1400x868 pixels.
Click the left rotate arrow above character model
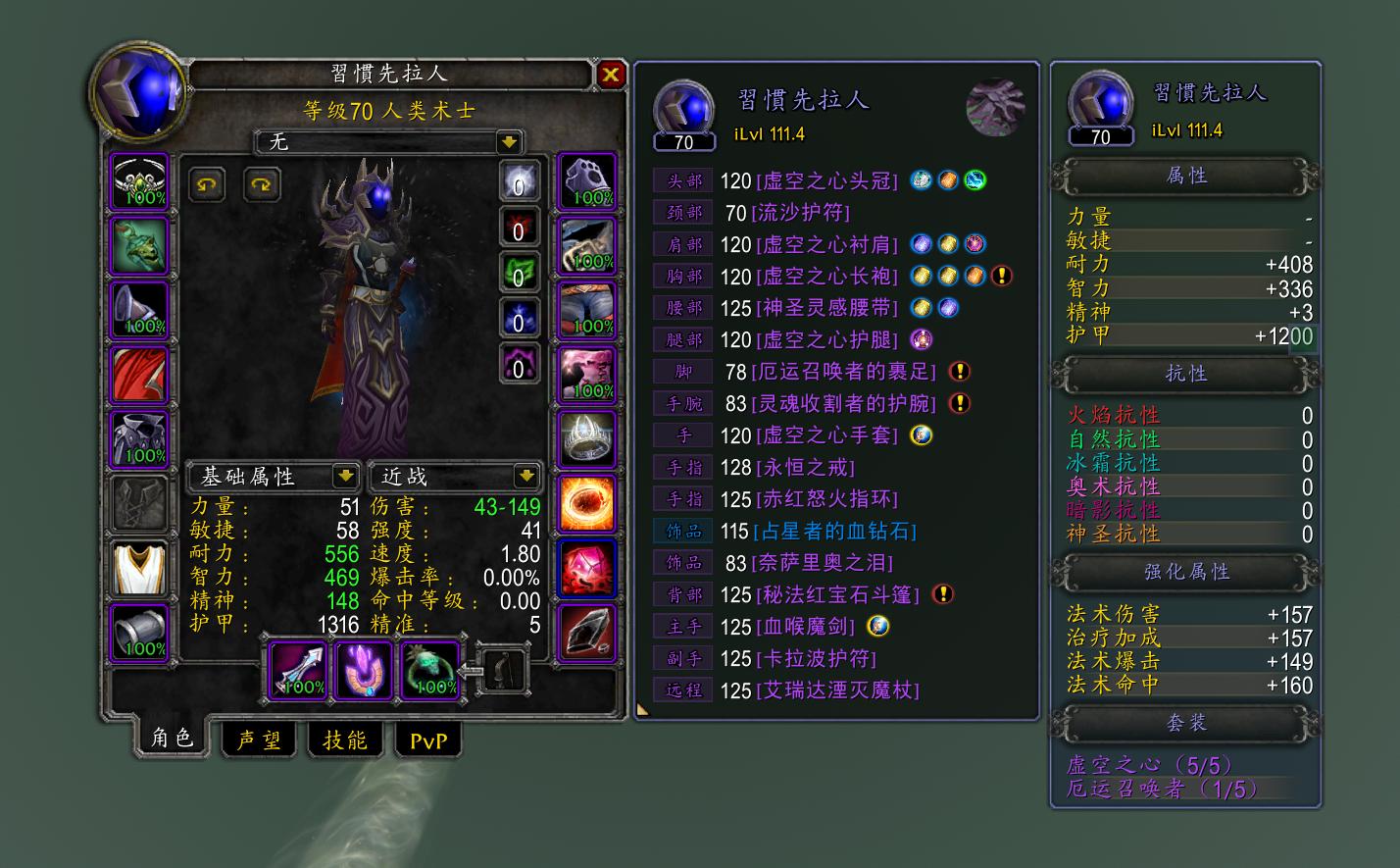(x=206, y=184)
